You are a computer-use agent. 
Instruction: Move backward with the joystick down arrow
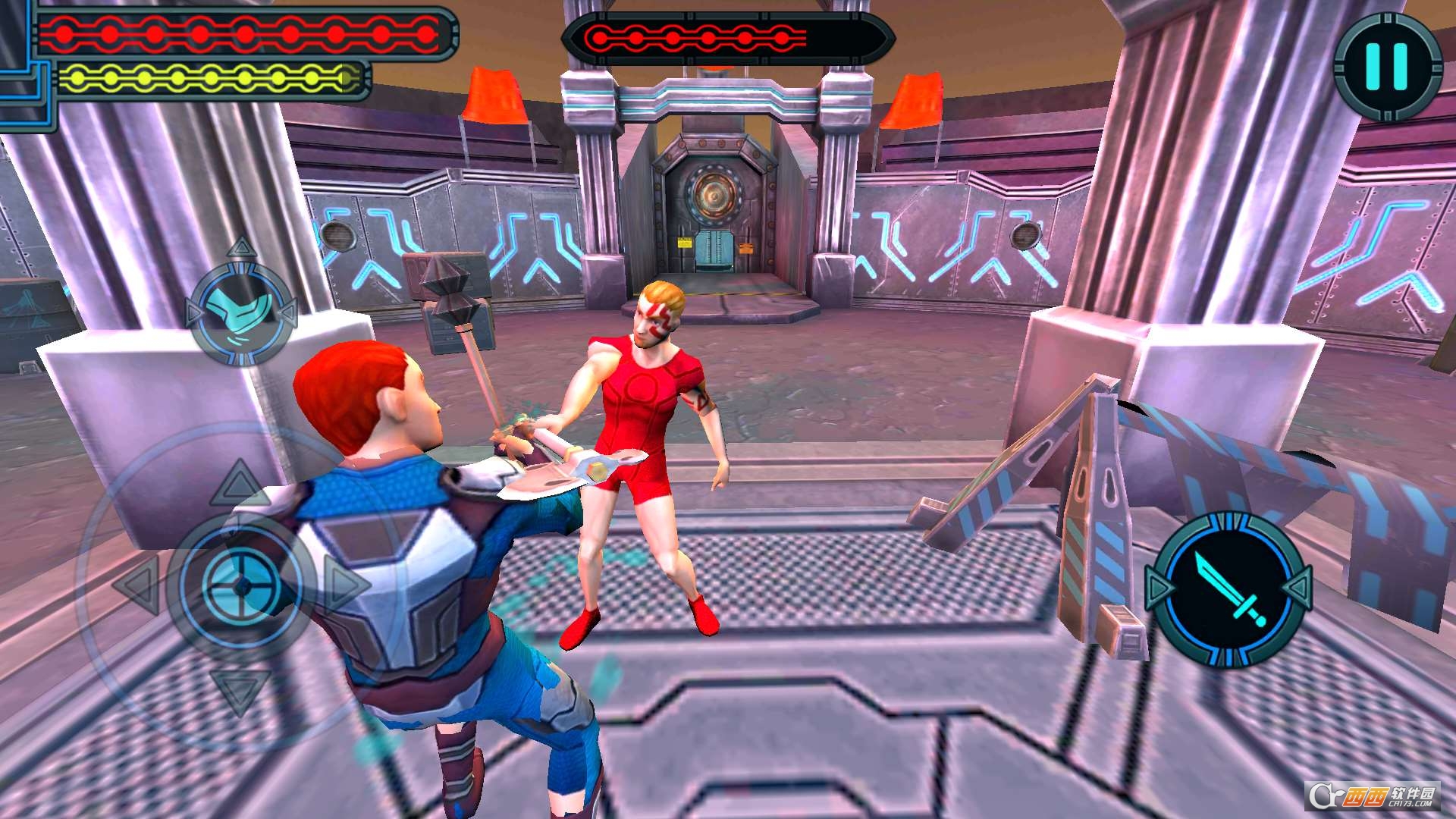point(240,690)
